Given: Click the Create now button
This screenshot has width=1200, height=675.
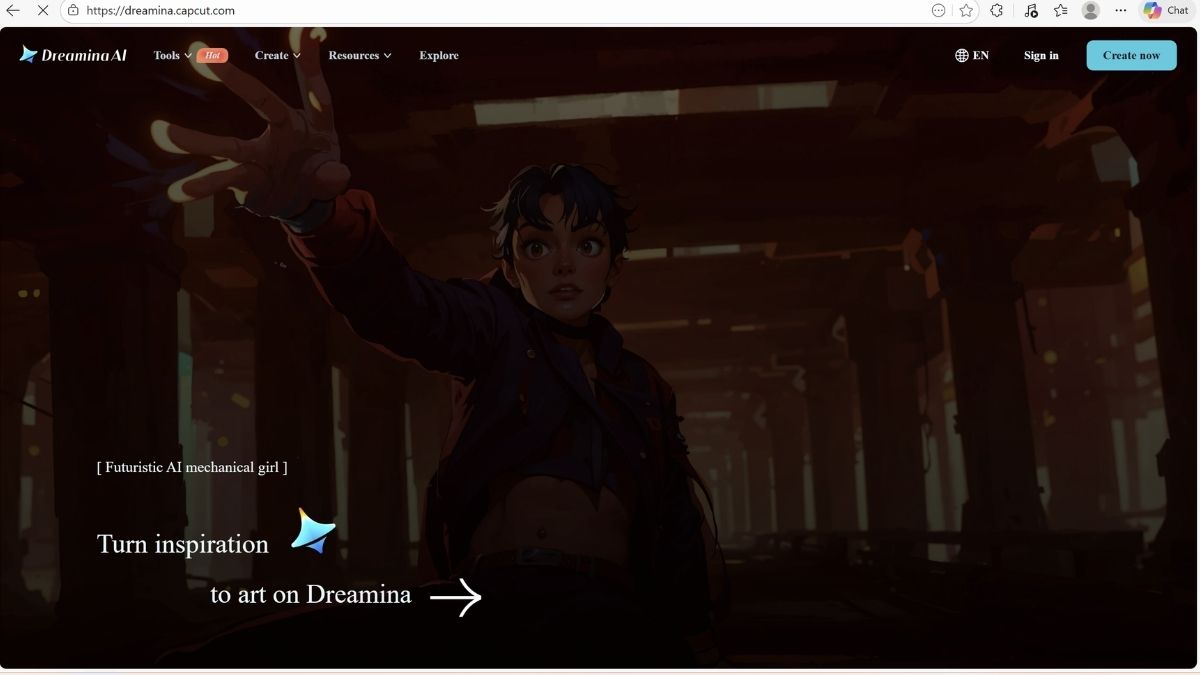Looking at the screenshot, I should click(1131, 56).
